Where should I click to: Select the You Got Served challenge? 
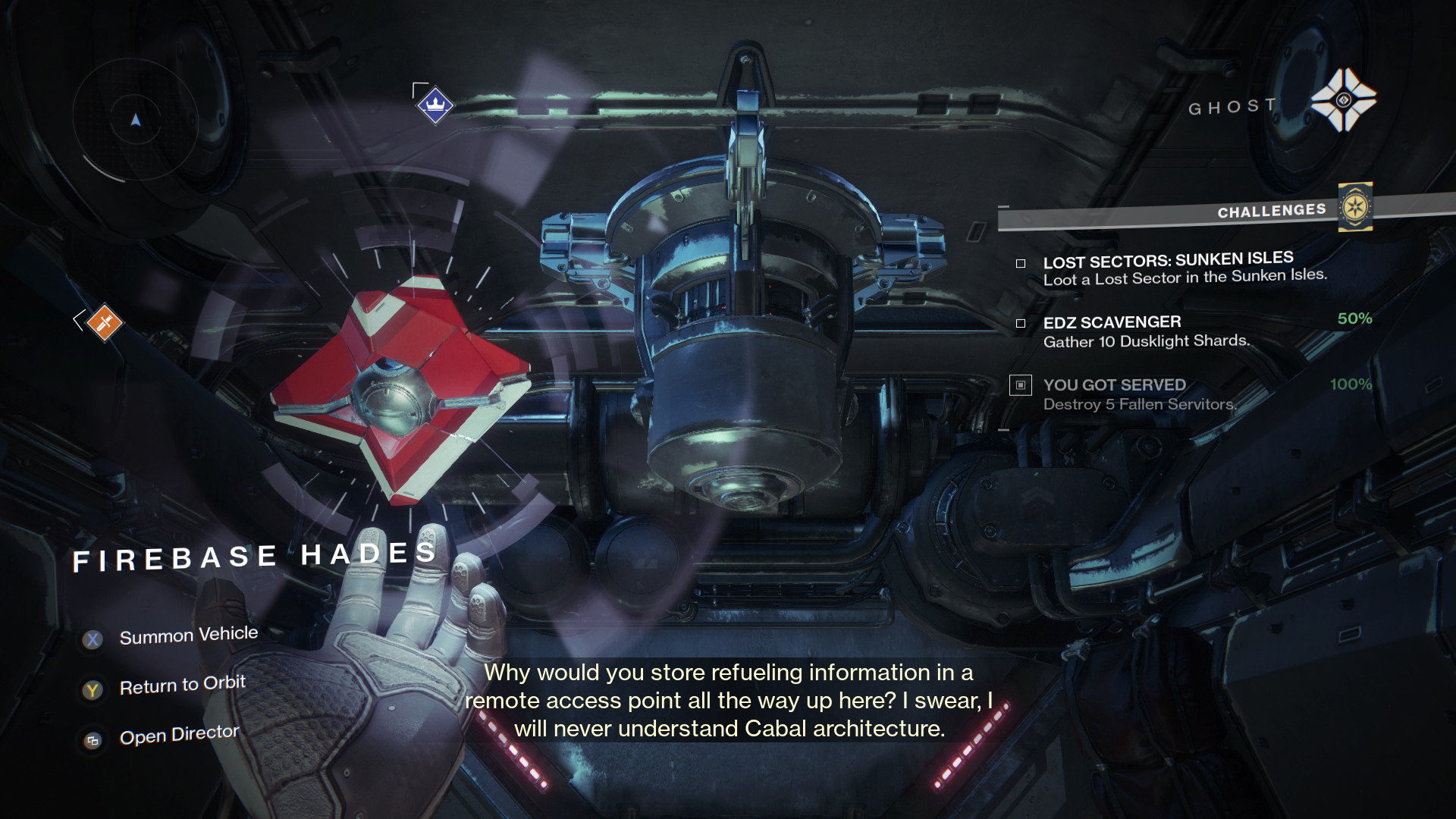[1139, 394]
